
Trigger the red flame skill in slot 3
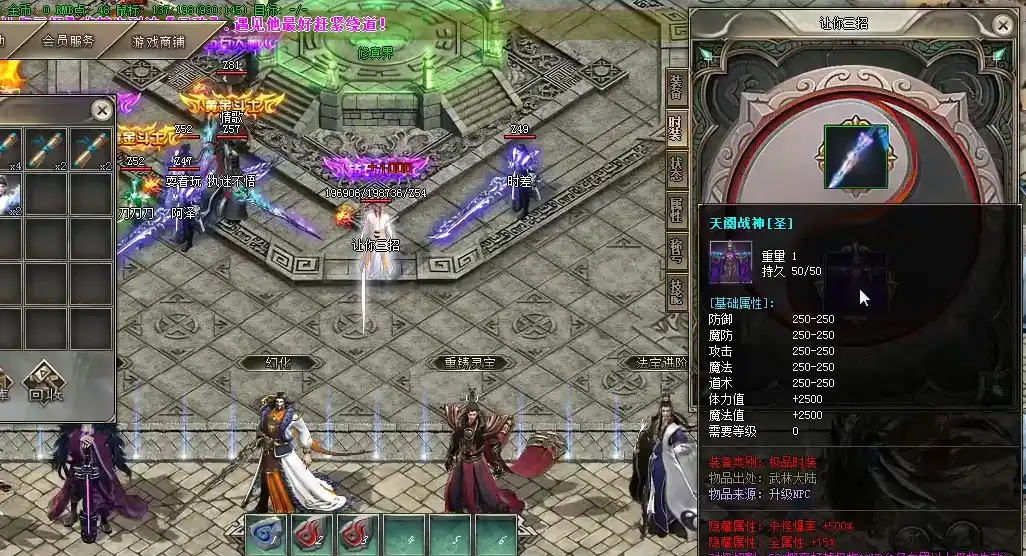point(358,534)
